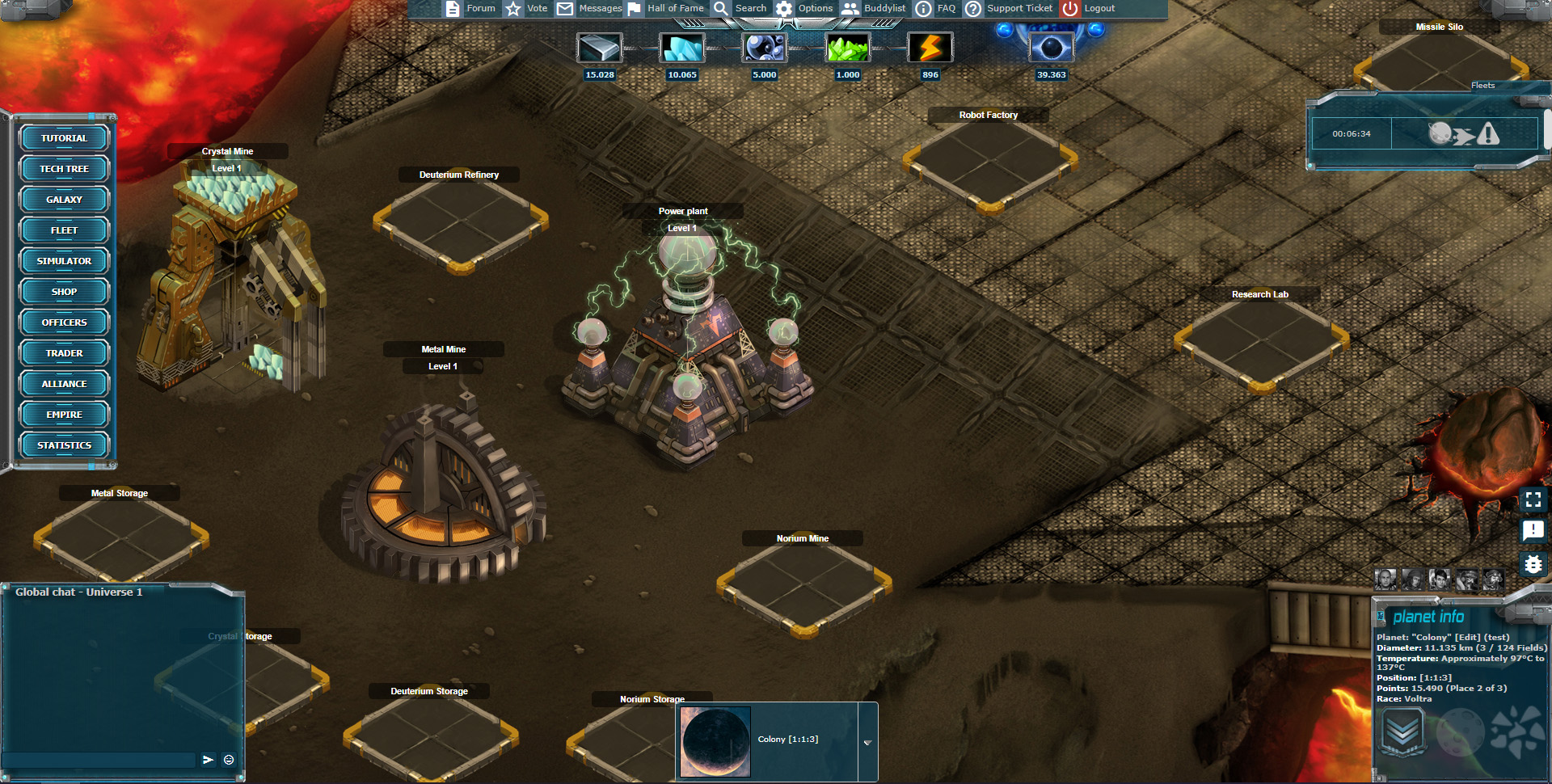
Task: Expand the Colony planet selector dropdown
Action: [867, 742]
